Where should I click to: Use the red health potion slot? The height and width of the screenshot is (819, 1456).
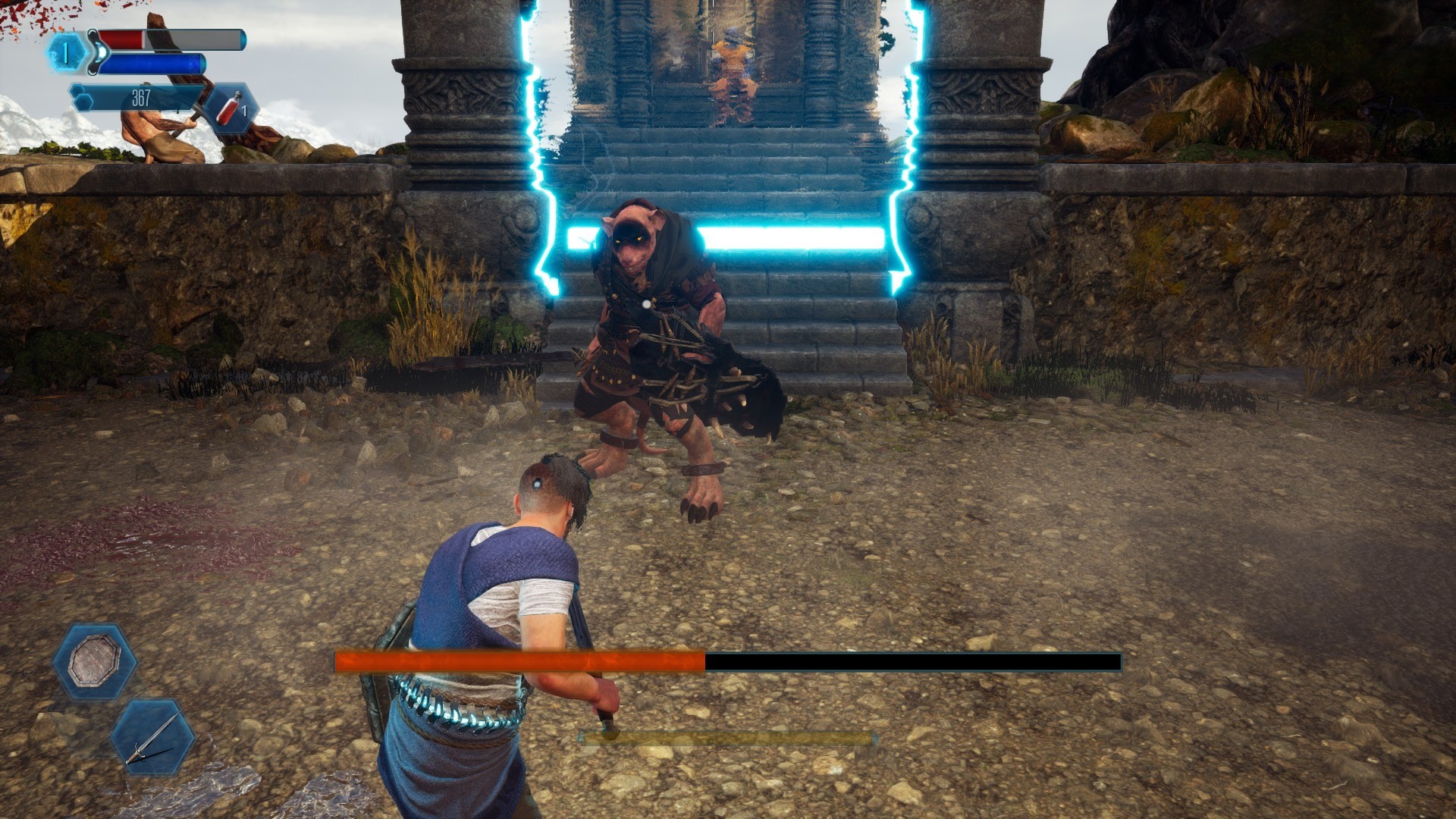click(x=231, y=107)
